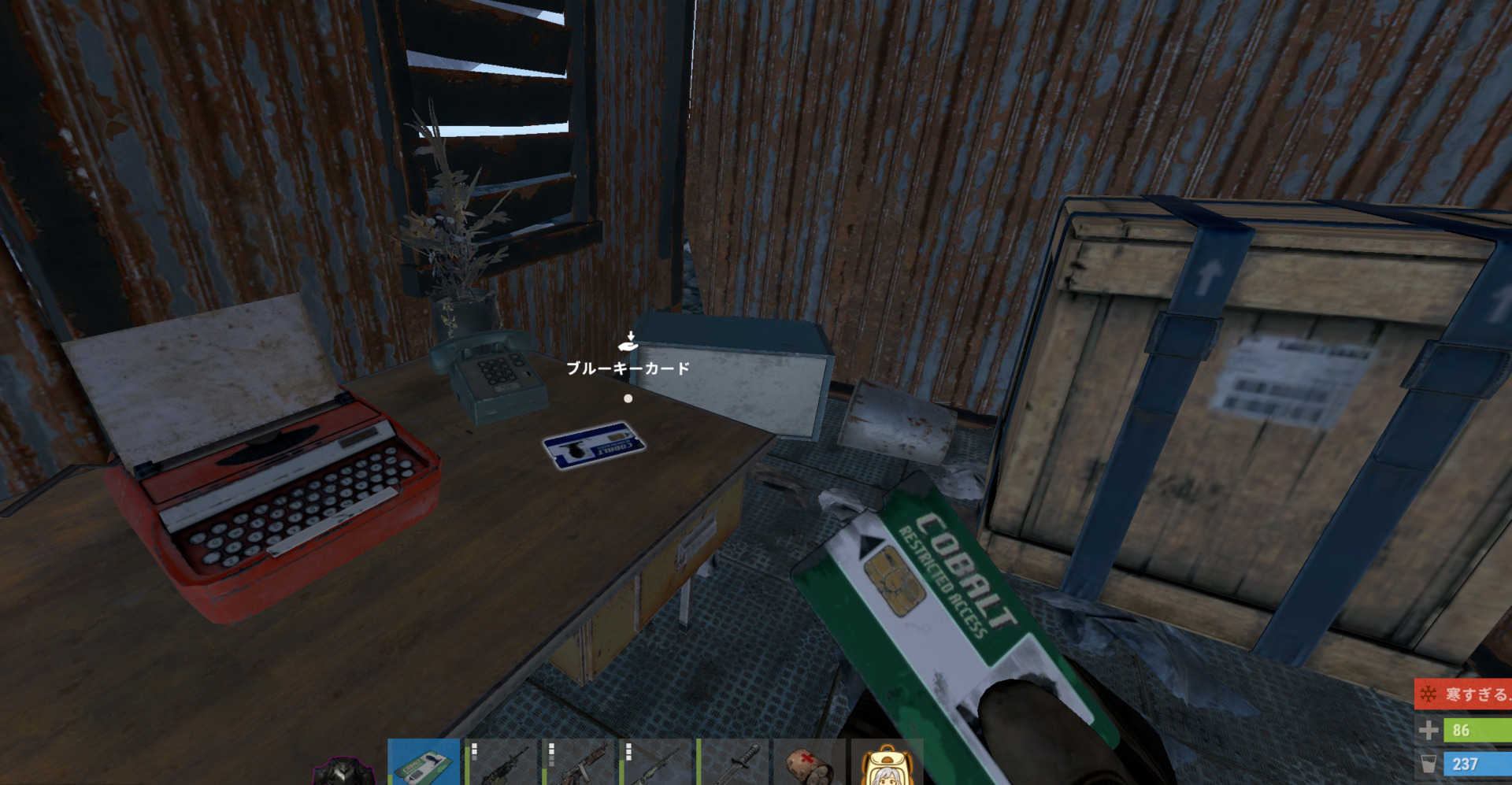This screenshot has height=785, width=1512.
Task: Click the pickup hand icon above the keycard prompt
Action: tap(627, 343)
